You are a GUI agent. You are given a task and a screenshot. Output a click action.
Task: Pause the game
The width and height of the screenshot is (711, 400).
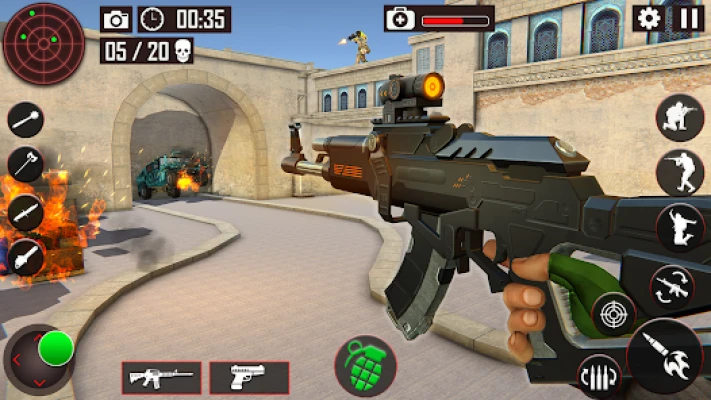[689, 17]
